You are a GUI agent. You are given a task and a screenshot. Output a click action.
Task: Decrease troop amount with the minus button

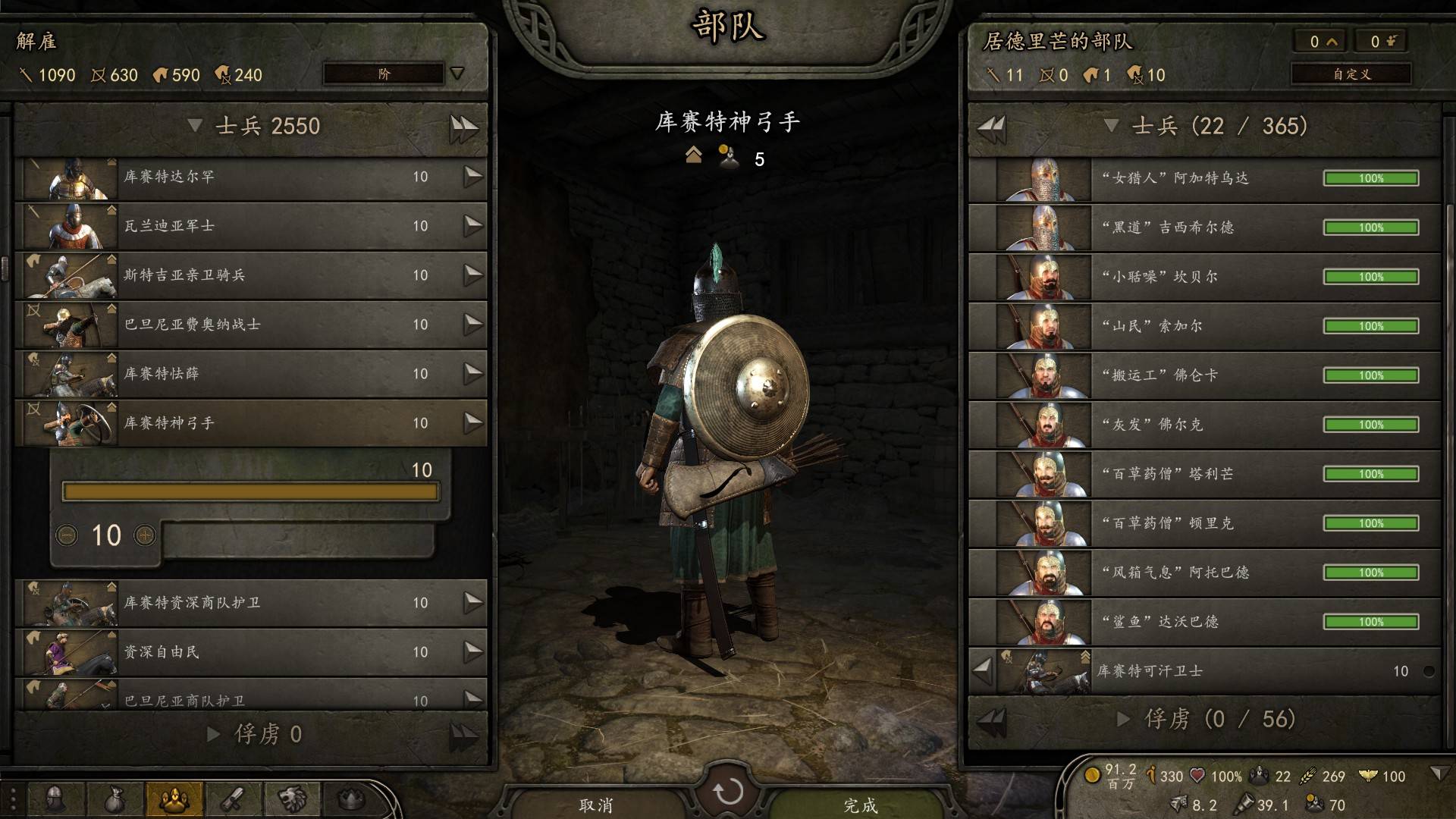click(67, 535)
